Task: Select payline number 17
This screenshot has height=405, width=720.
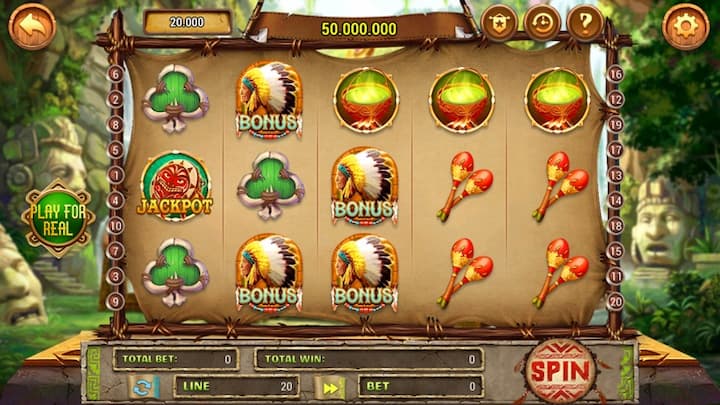Action: click(616, 150)
